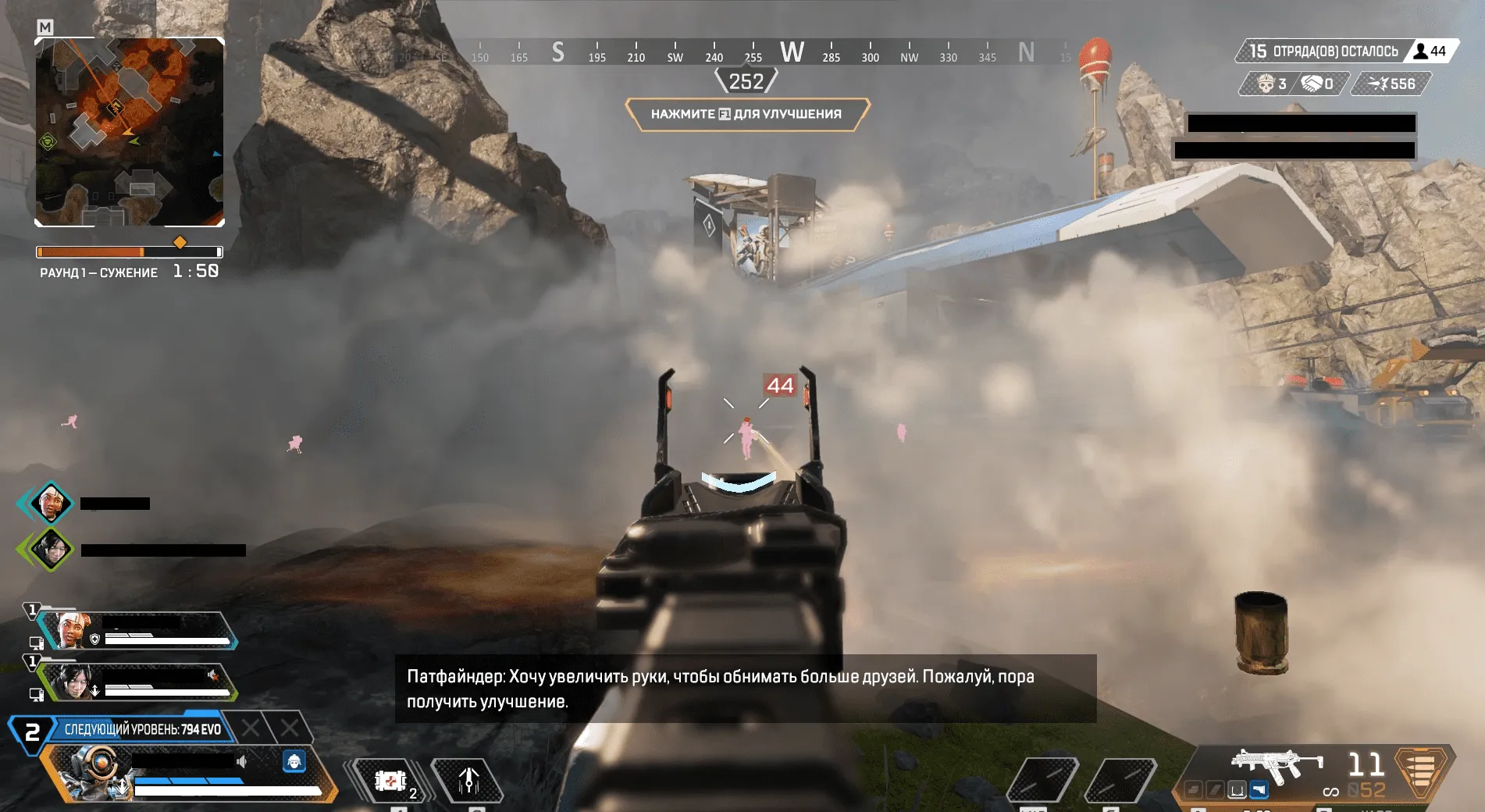The image size is (1485, 812).
Task: Click the blue helmet icon on player panel
Action: click(294, 760)
